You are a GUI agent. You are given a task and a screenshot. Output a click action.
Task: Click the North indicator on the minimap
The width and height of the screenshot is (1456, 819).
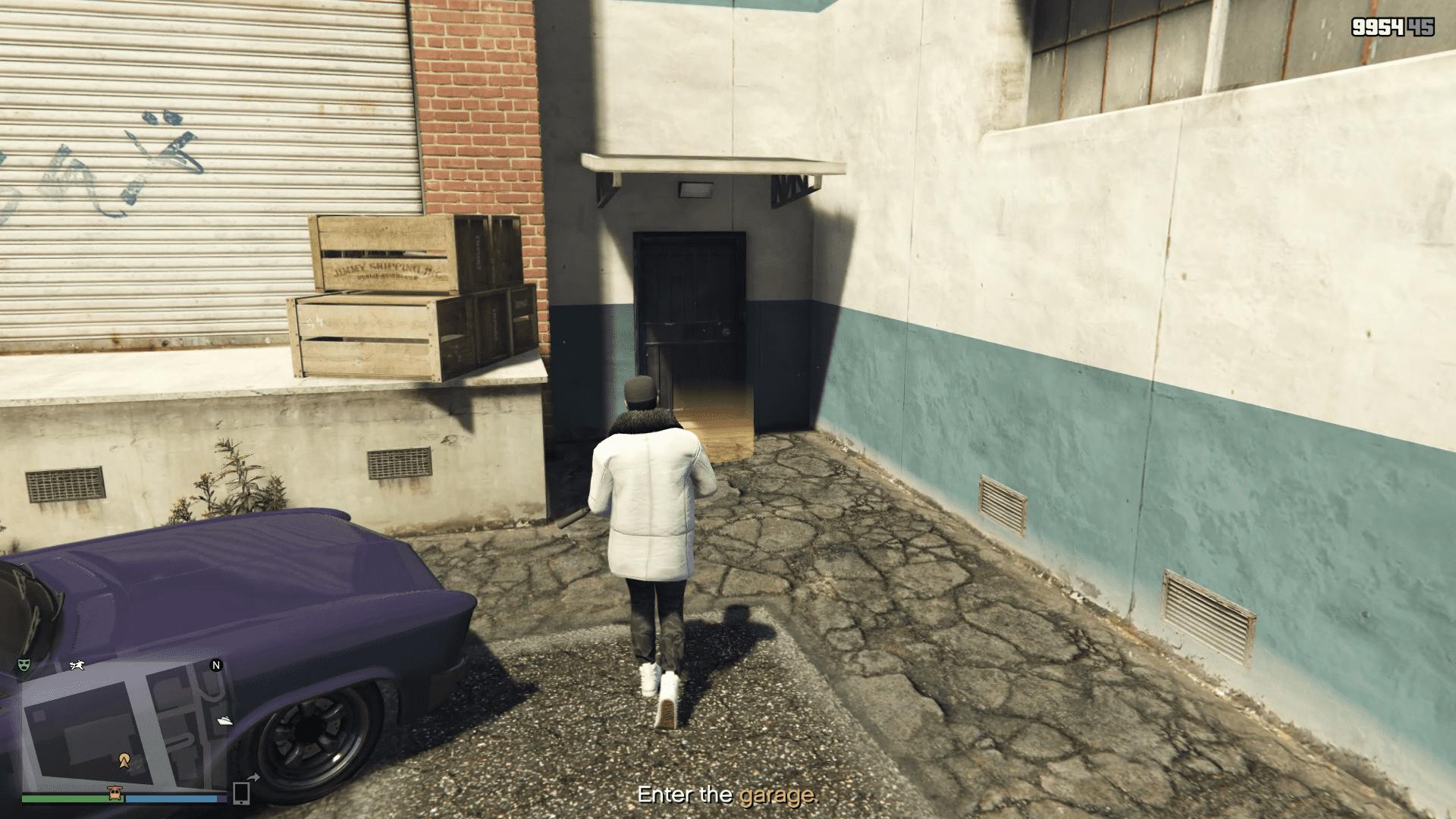pyautogui.click(x=215, y=665)
